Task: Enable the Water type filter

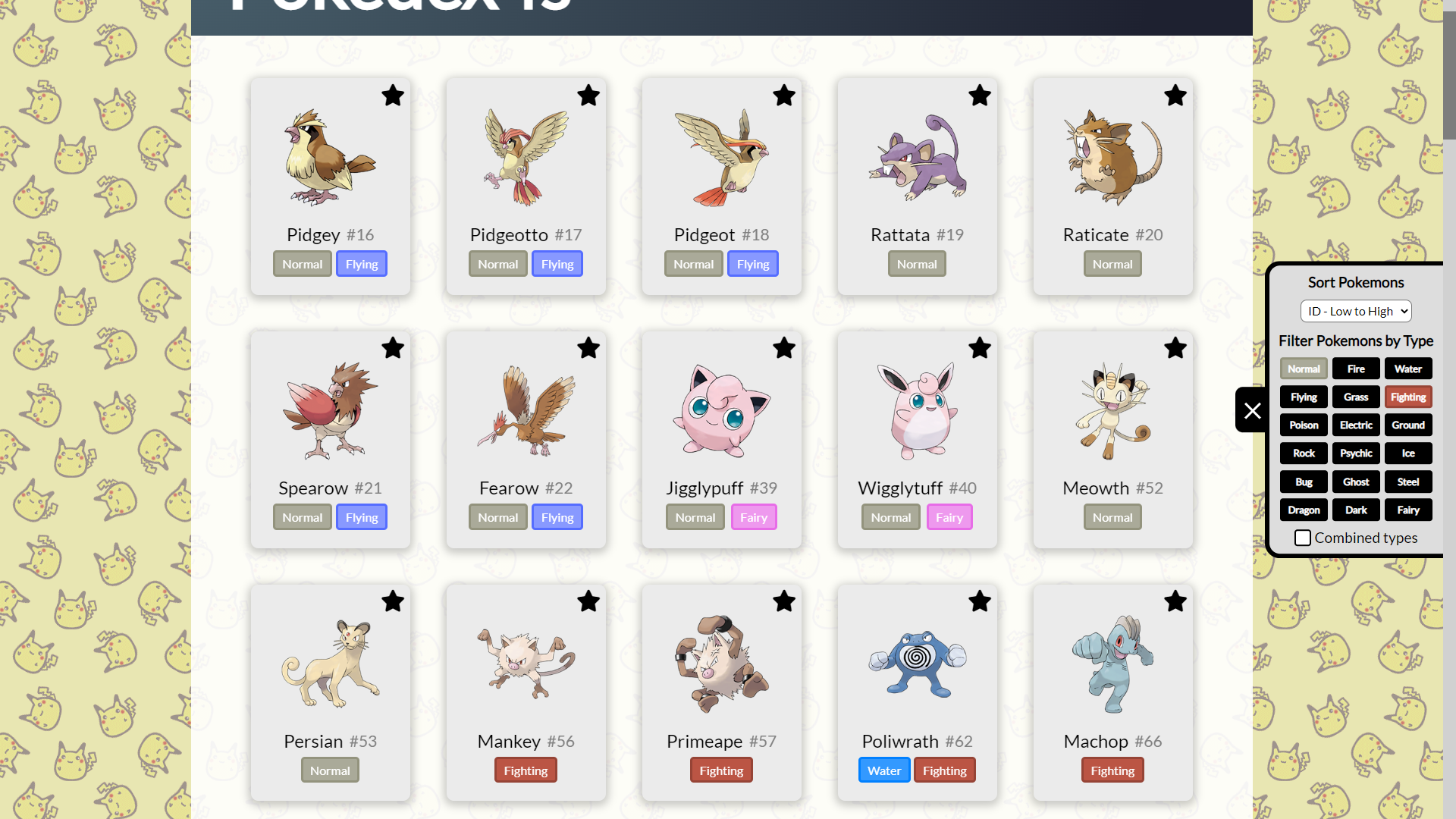Action: [1407, 369]
